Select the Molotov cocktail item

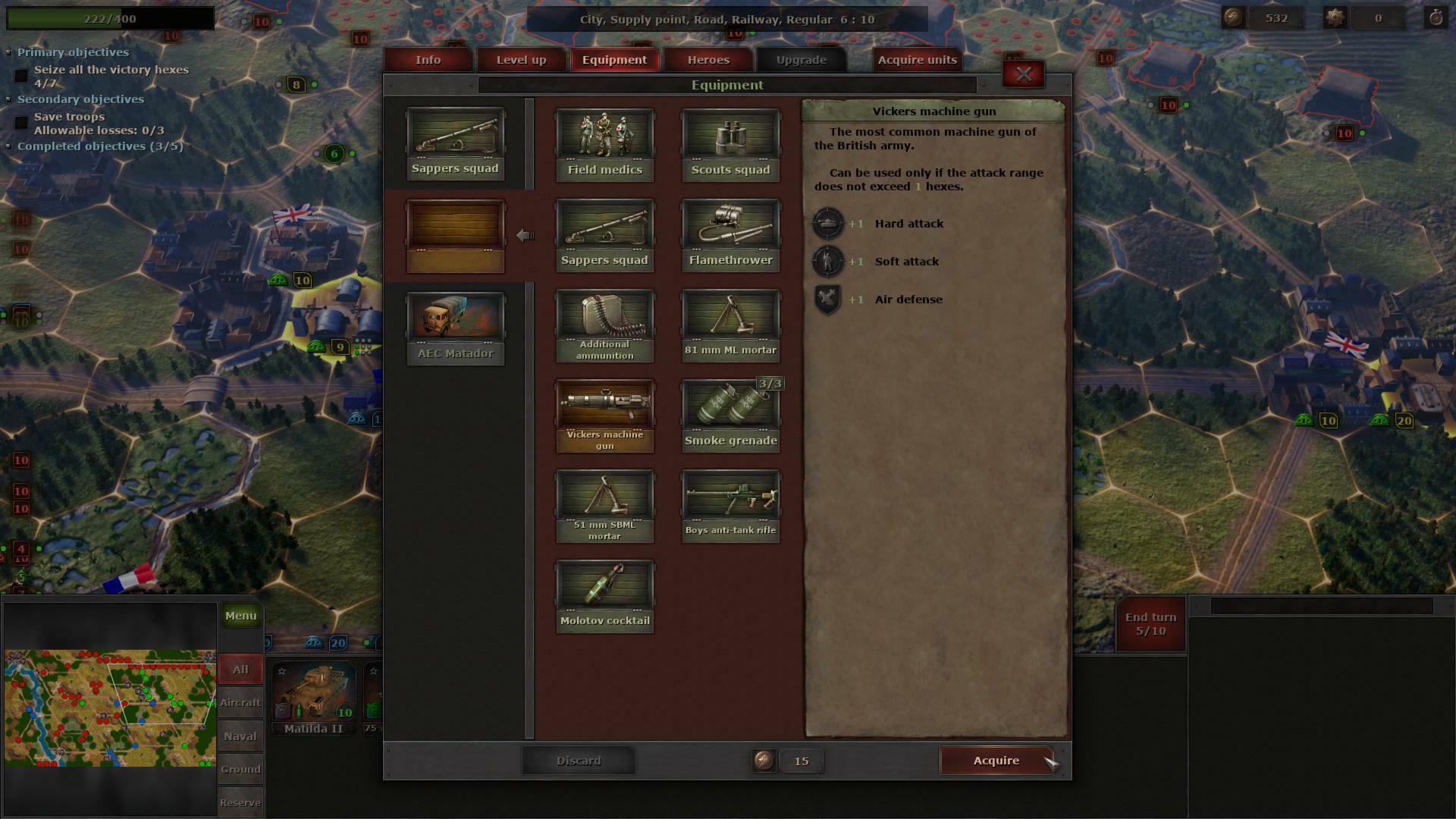coord(604,588)
